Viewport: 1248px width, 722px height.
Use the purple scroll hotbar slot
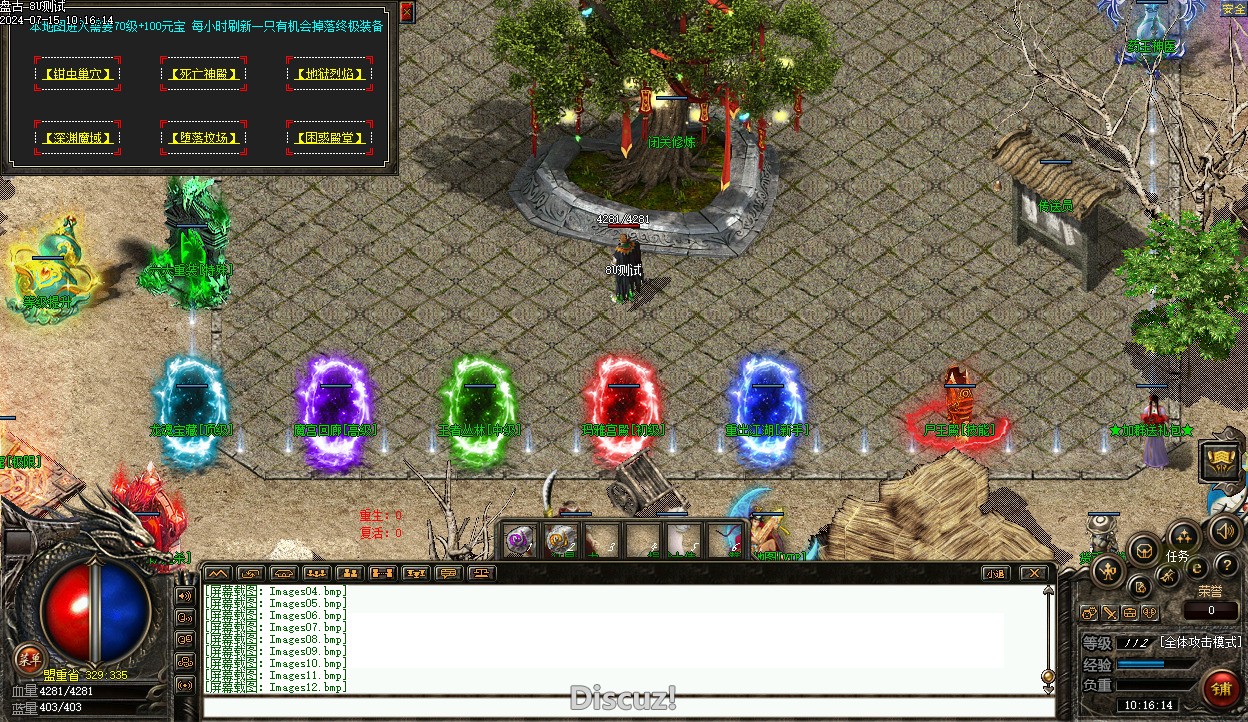point(519,541)
